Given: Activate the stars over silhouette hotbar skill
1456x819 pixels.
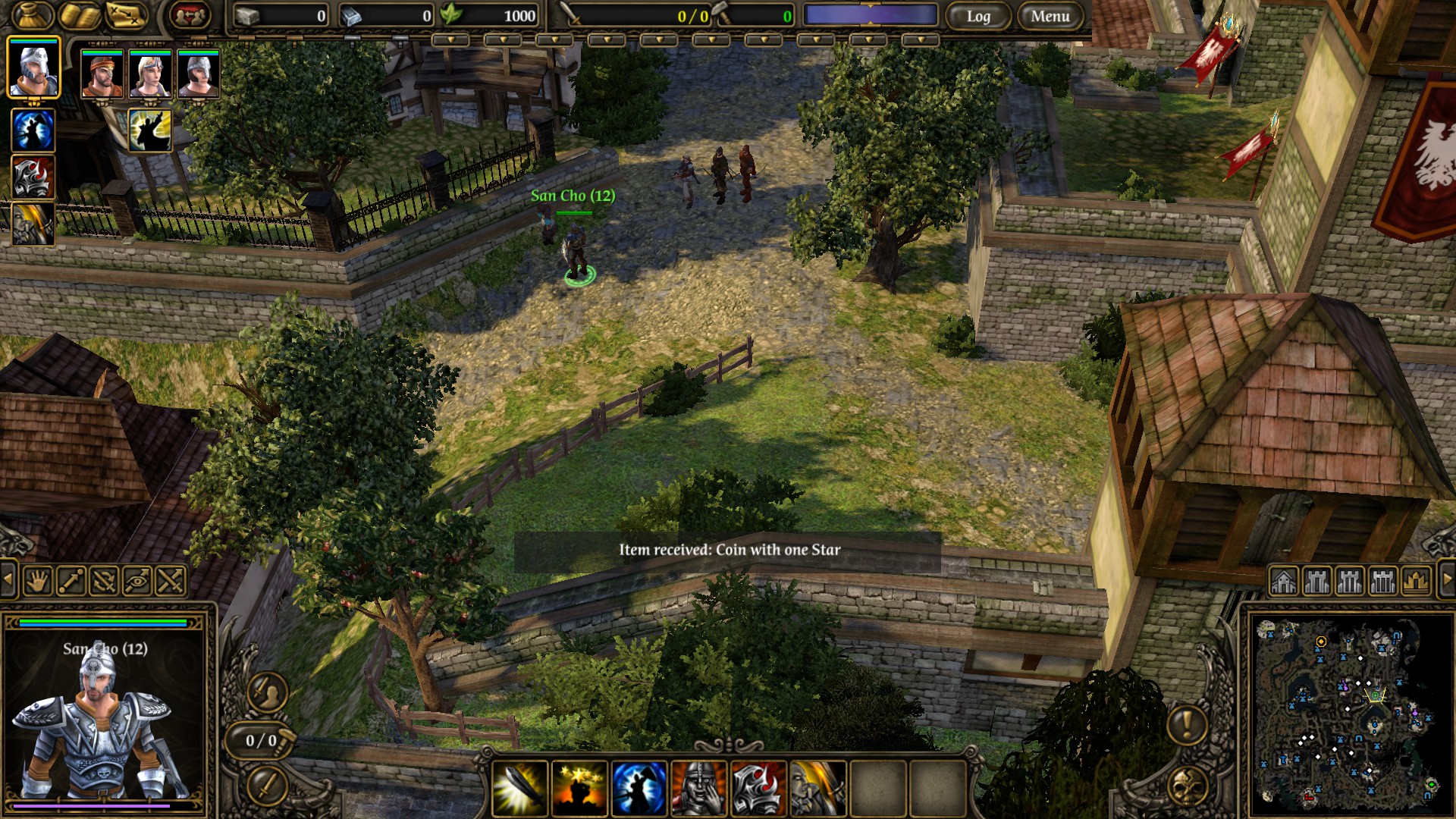Looking at the screenshot, I should click(x=579, y=787).
